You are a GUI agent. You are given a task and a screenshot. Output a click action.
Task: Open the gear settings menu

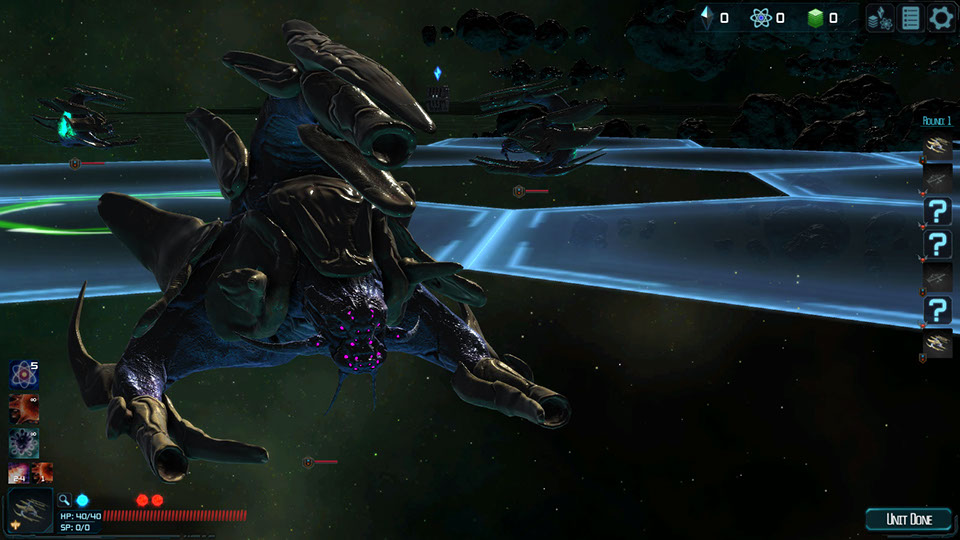(941, 17)
